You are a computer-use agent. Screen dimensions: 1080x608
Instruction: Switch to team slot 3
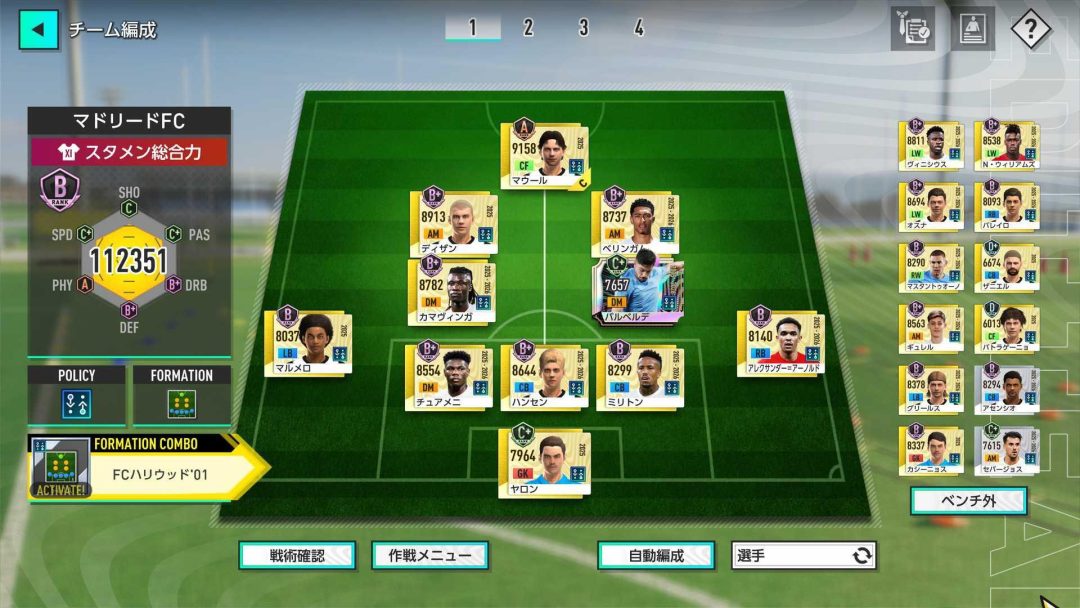coord(583,28)
